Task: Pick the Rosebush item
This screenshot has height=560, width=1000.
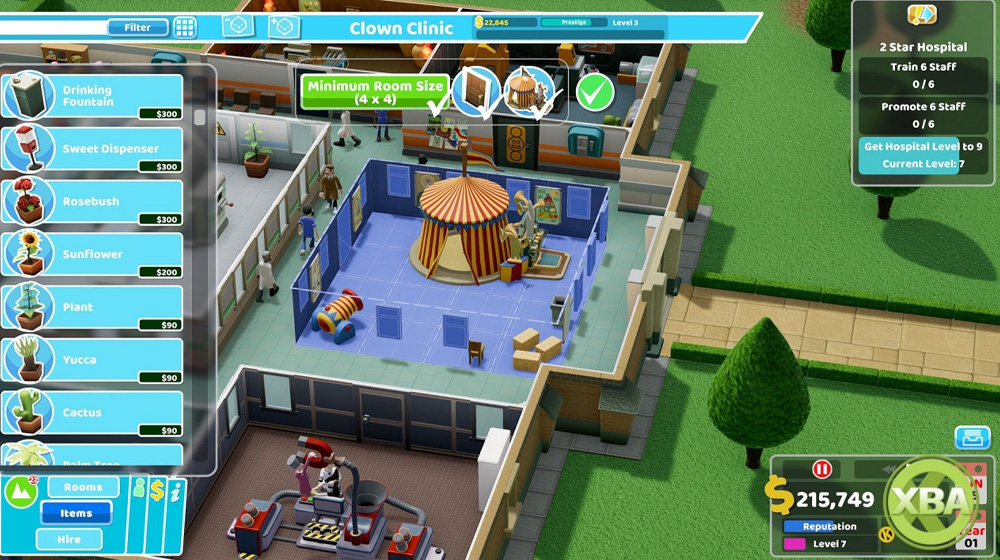Action: (93, 202)
